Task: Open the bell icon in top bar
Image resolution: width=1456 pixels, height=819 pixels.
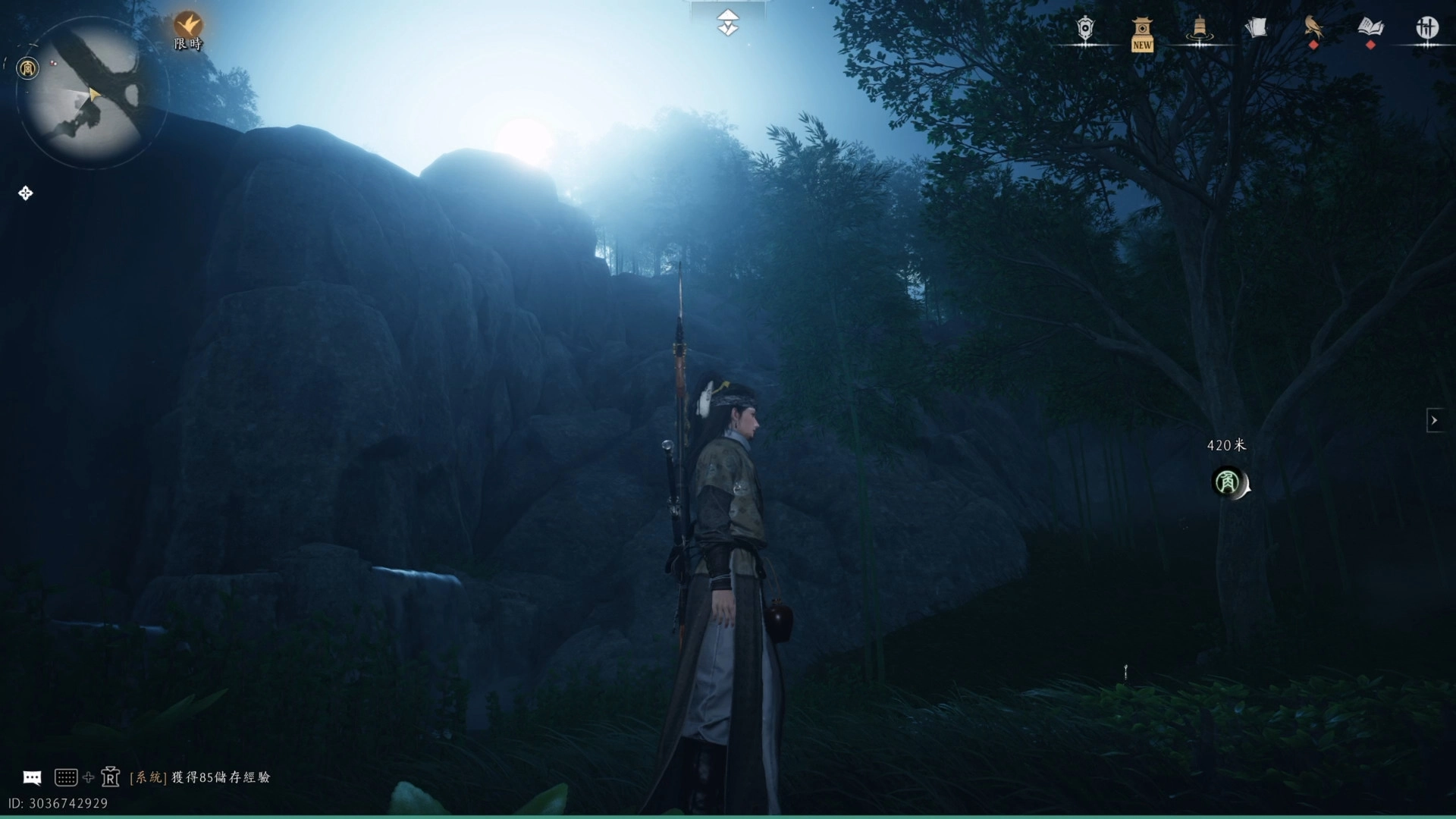Action: [x=1199, y=29]
